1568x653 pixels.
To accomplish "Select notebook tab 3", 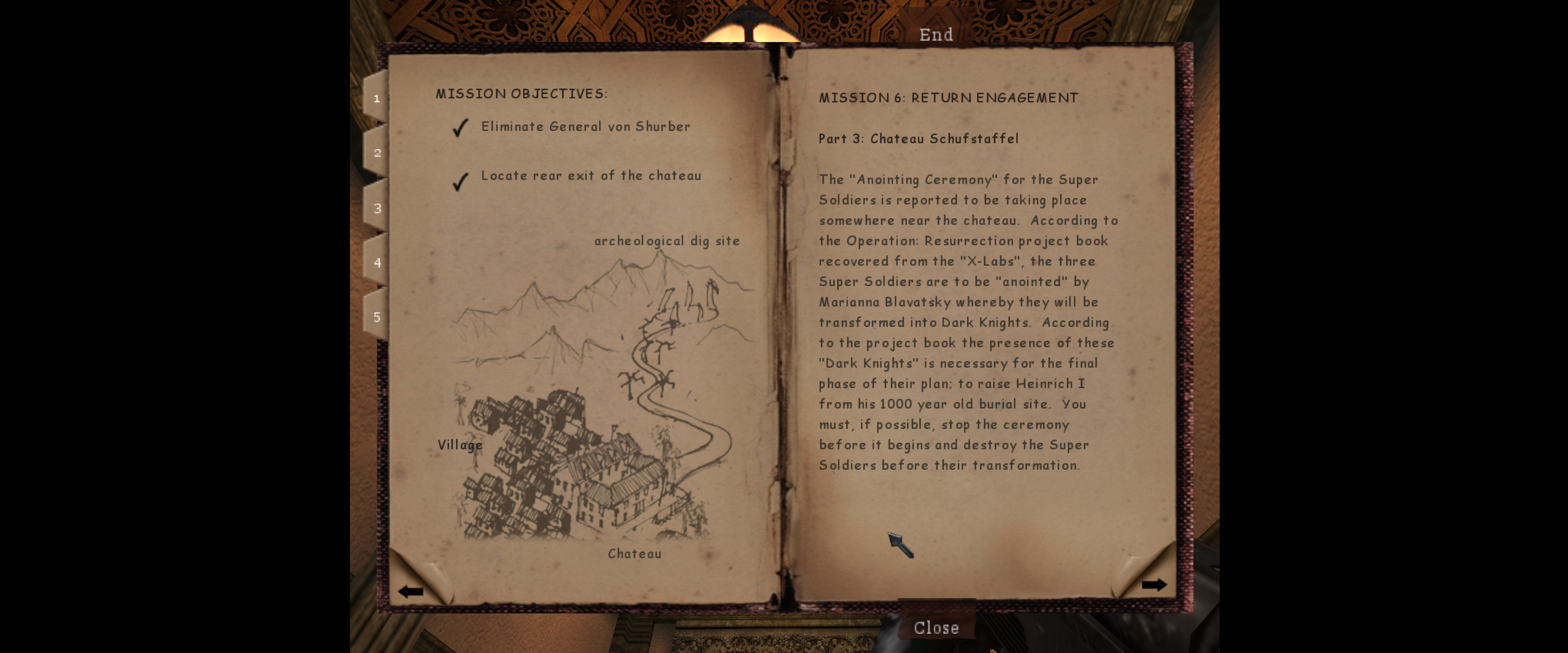I will (x=377, y=208).
